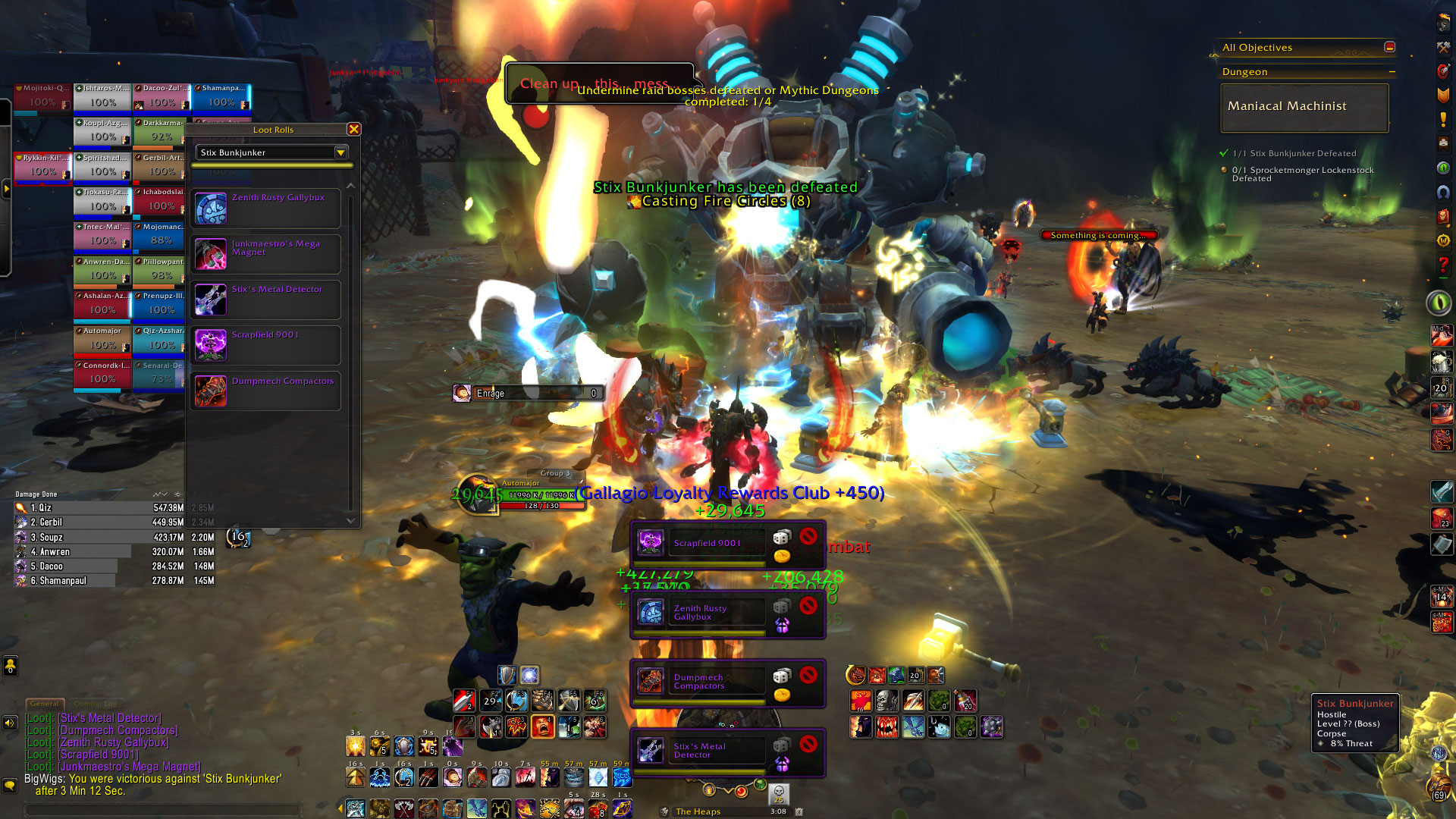Image resolution: width=1456 pixels, height=819 pixels.
Task: Close the Loot Rolls window
Action: tap(353, 130)
